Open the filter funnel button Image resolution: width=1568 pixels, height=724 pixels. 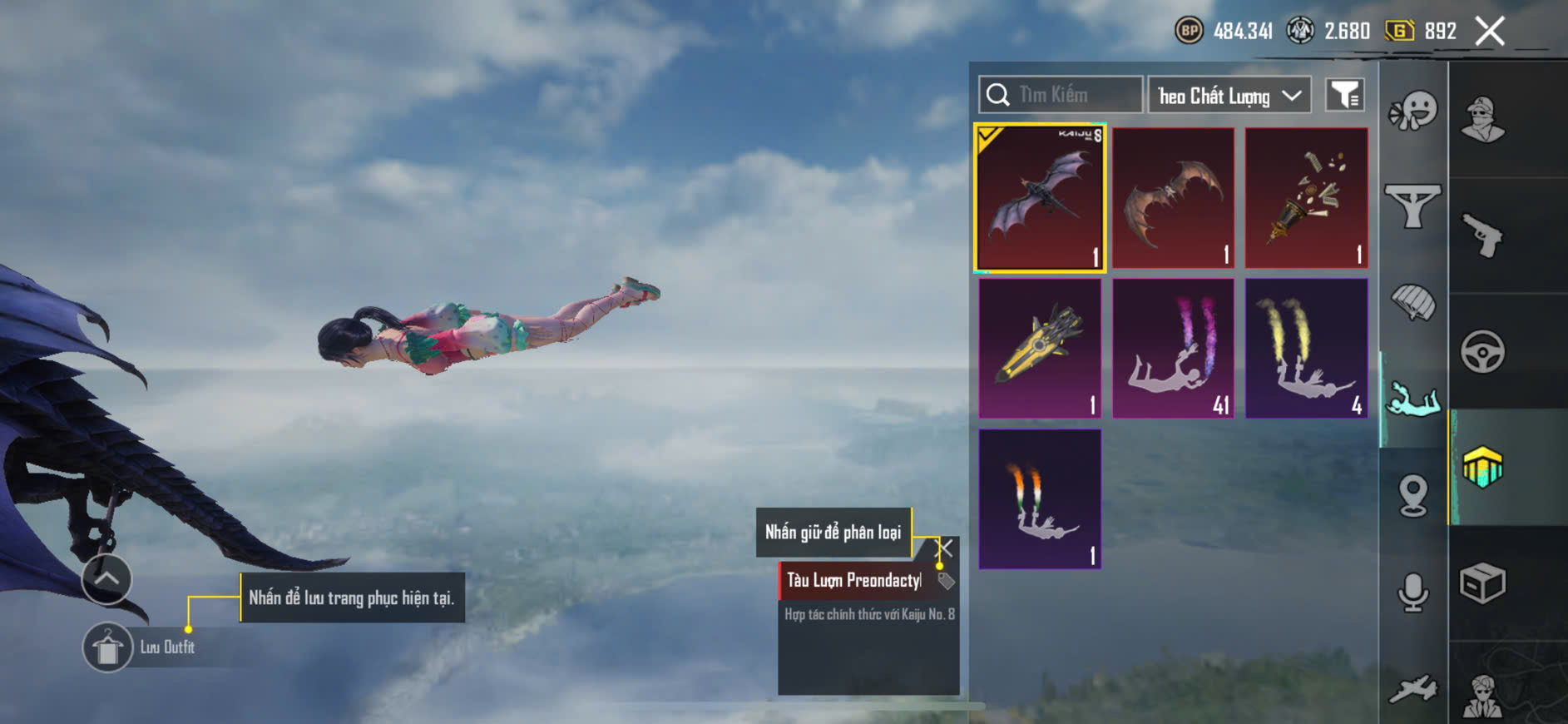click(x=1344, y=96)
